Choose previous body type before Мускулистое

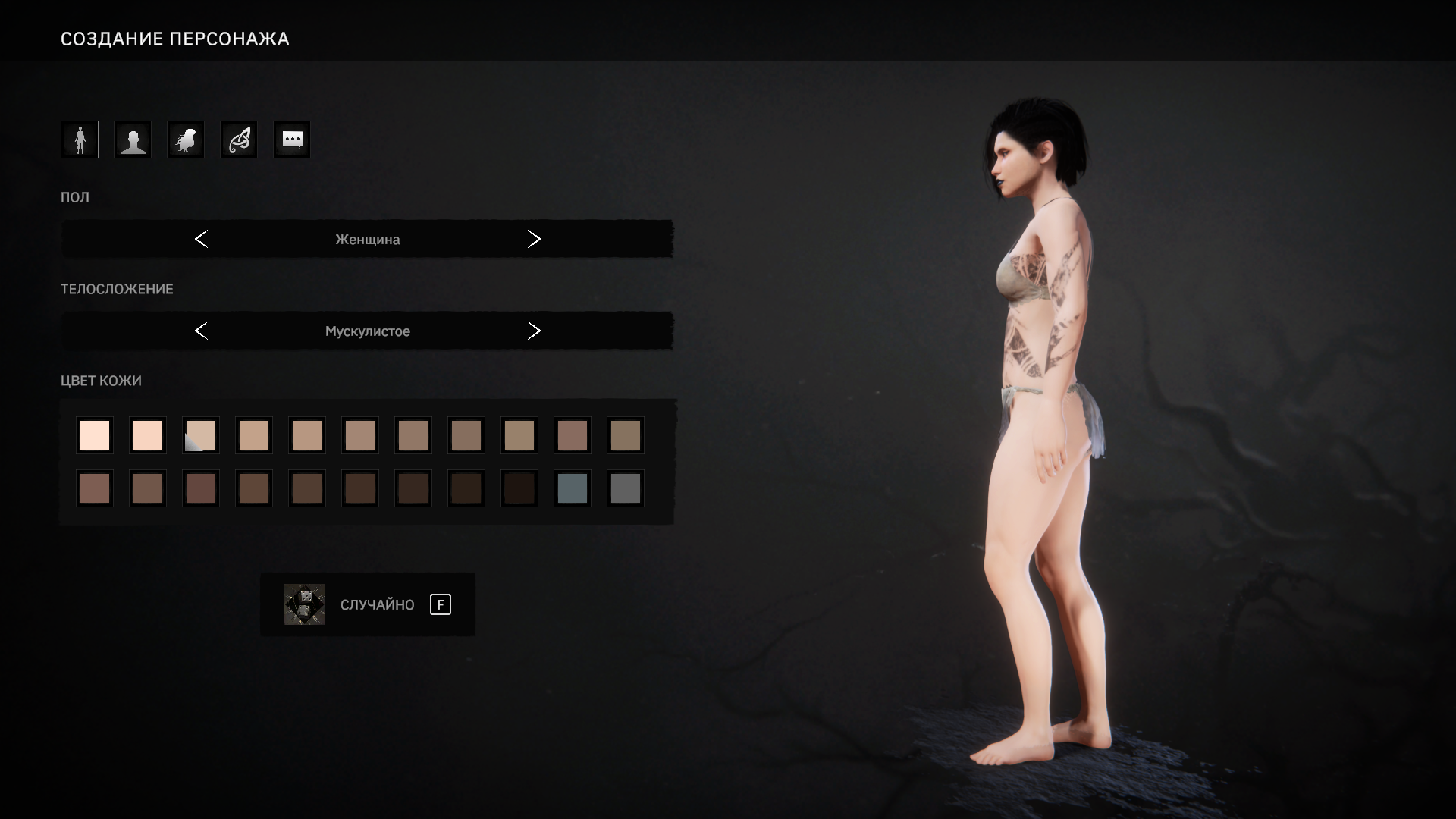(201, 331)
